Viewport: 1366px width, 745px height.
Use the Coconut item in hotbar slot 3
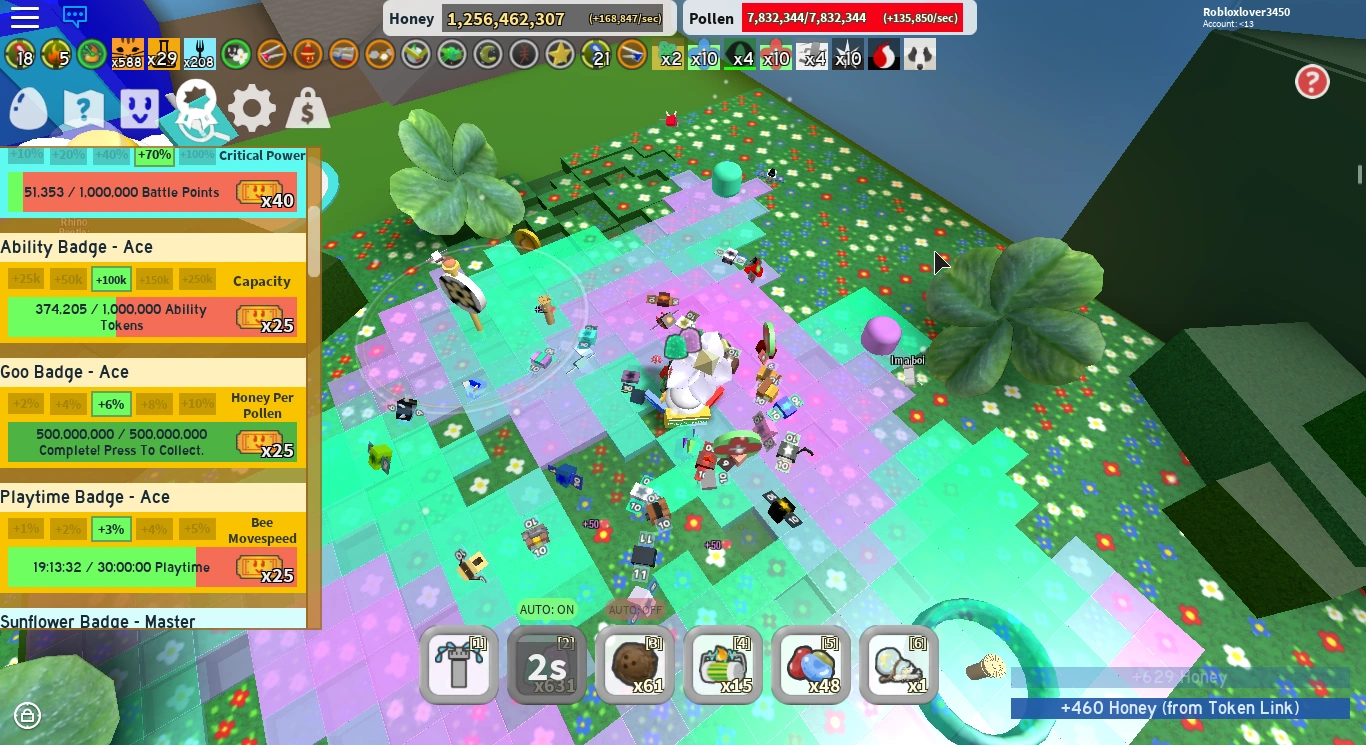tap(634, 665)
